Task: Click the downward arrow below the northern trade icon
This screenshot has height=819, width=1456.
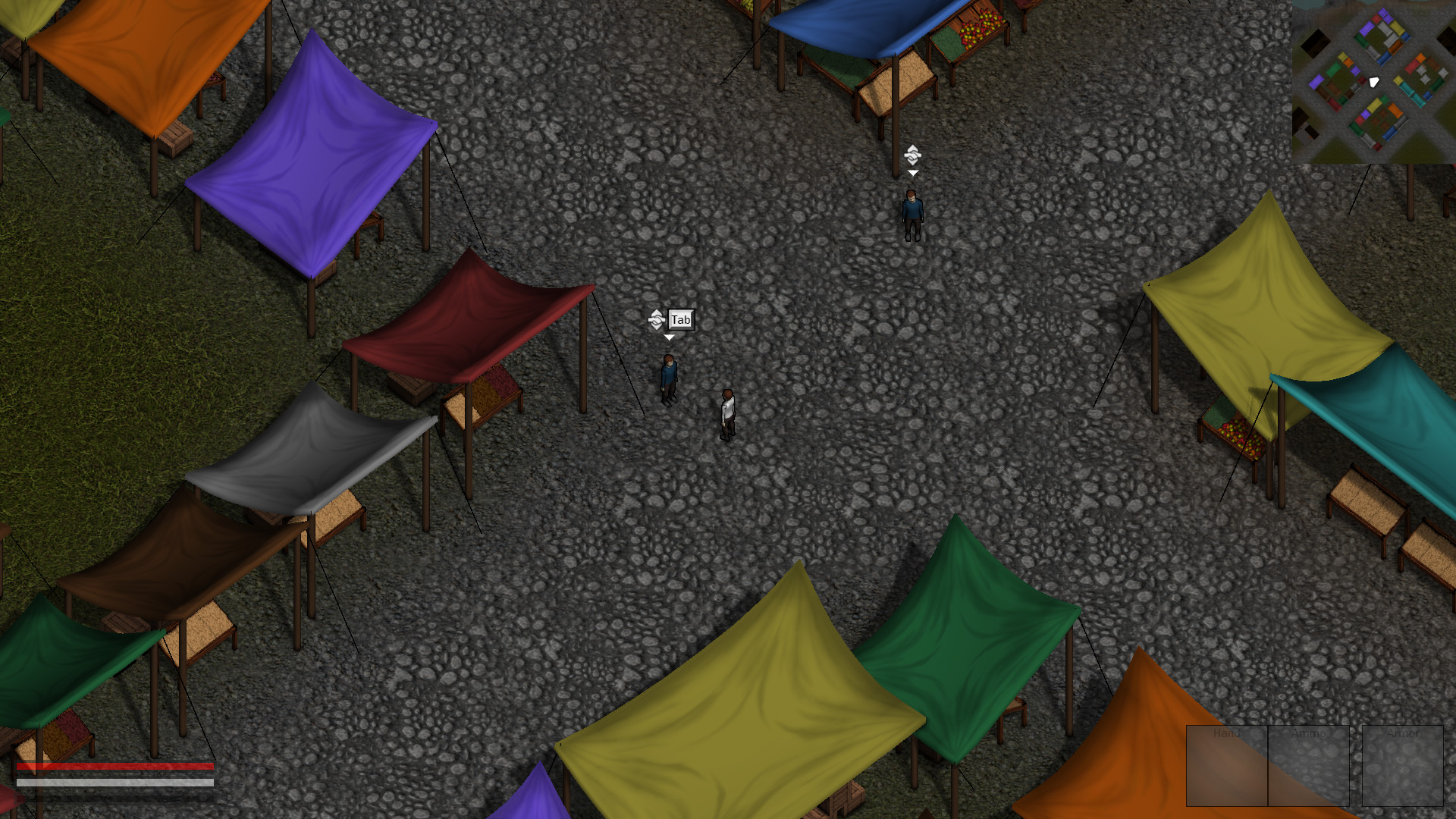Action: (x=912, y=172)
